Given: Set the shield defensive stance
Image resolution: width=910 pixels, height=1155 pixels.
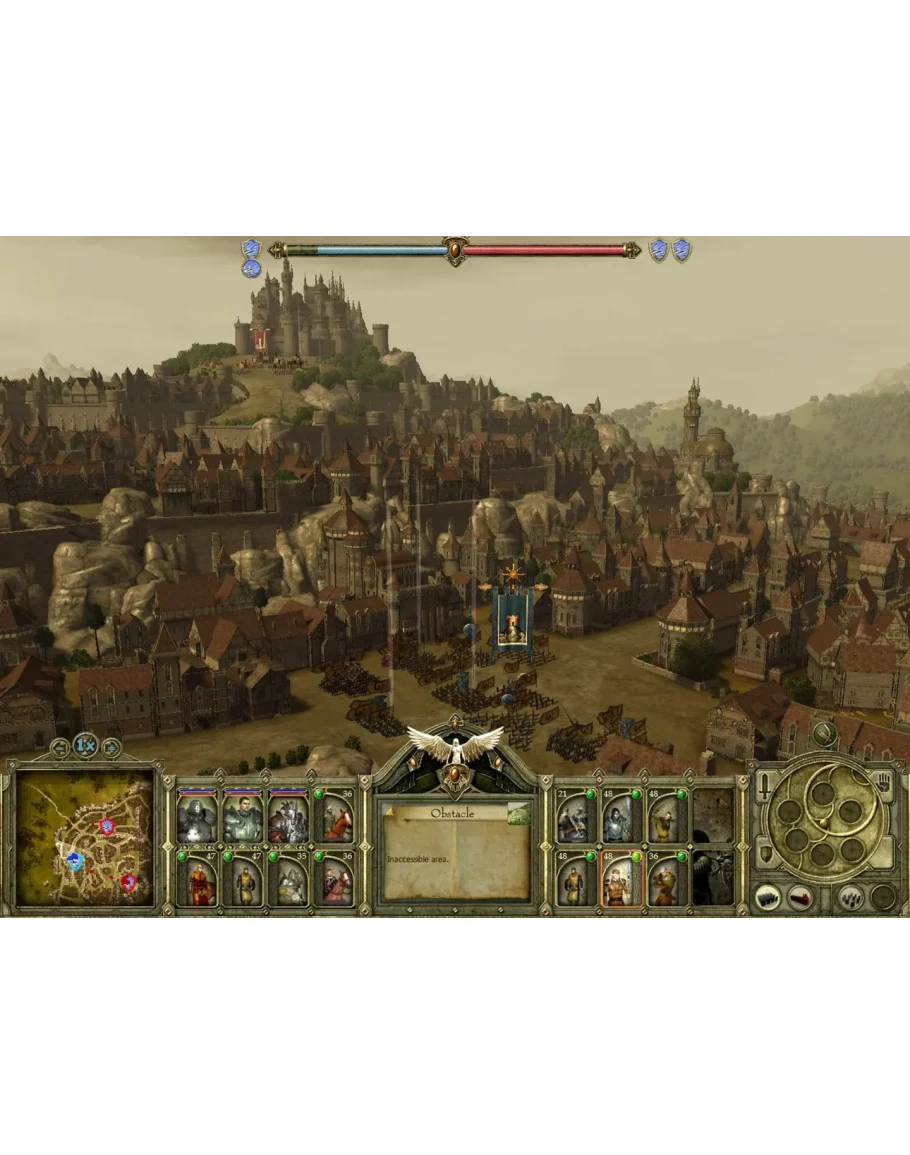Looking at the screenshot, I should (x=764, y=853).
